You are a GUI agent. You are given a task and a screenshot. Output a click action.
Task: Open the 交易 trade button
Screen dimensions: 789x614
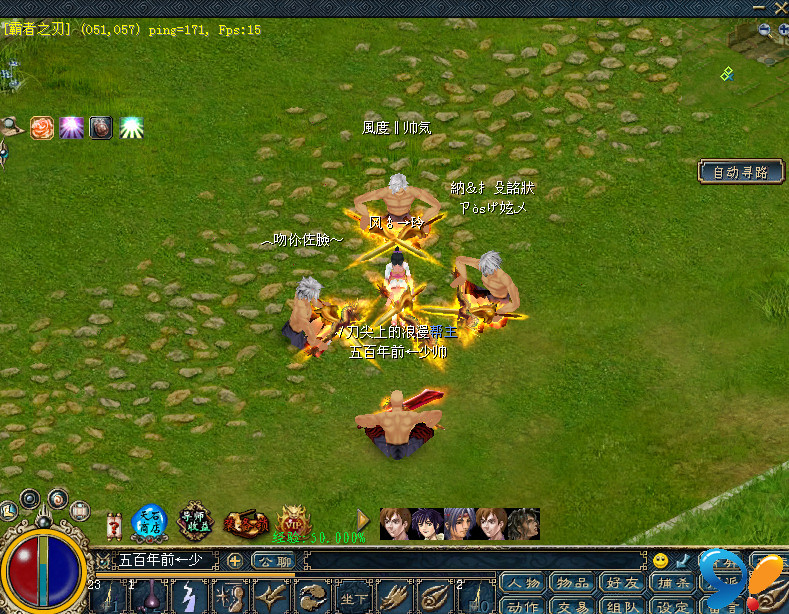click(573, 605)
